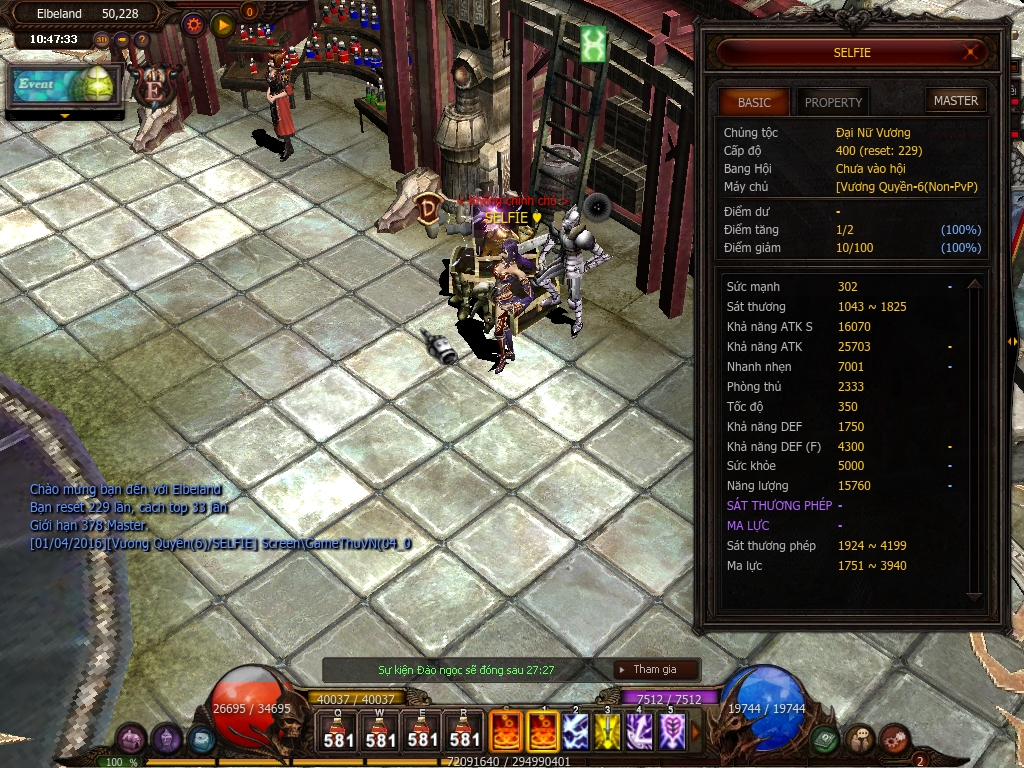Open the Event egg banner
Screen dimensions: 1024x768
[65, 86]
